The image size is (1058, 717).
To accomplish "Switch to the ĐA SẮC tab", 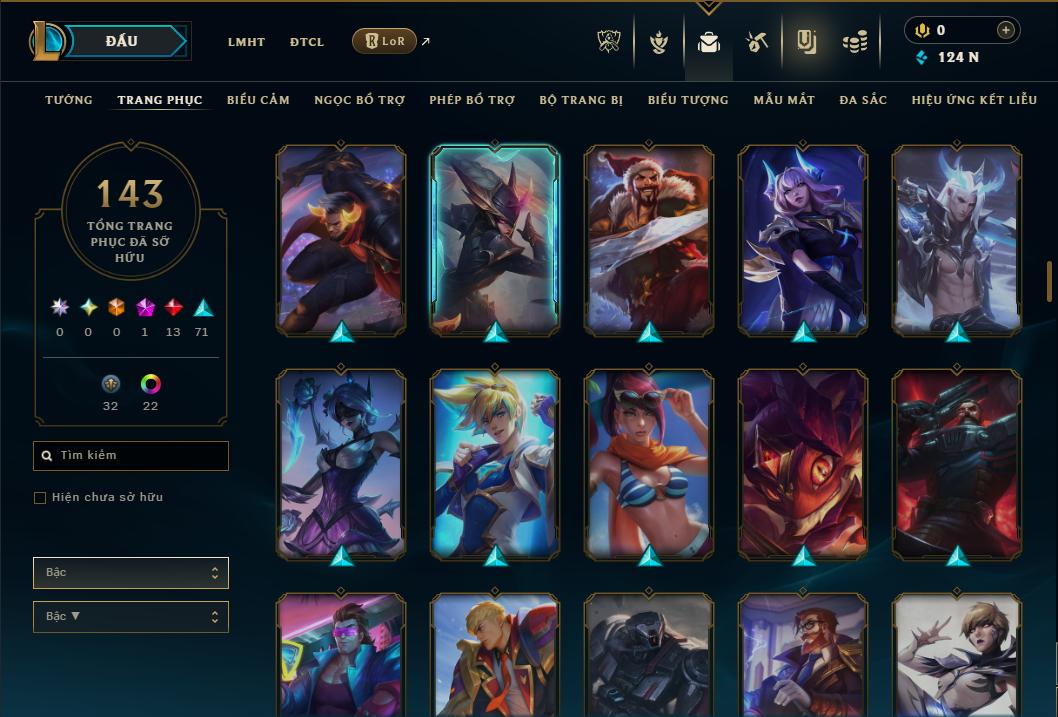I will 863,100.
